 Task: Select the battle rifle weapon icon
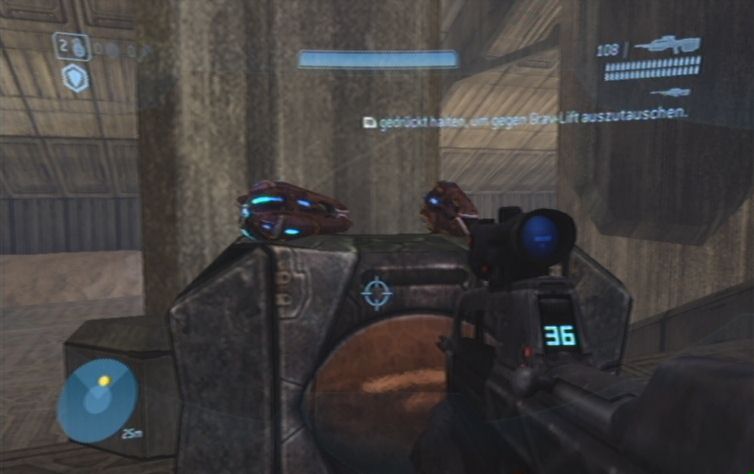tap(667, 45)
